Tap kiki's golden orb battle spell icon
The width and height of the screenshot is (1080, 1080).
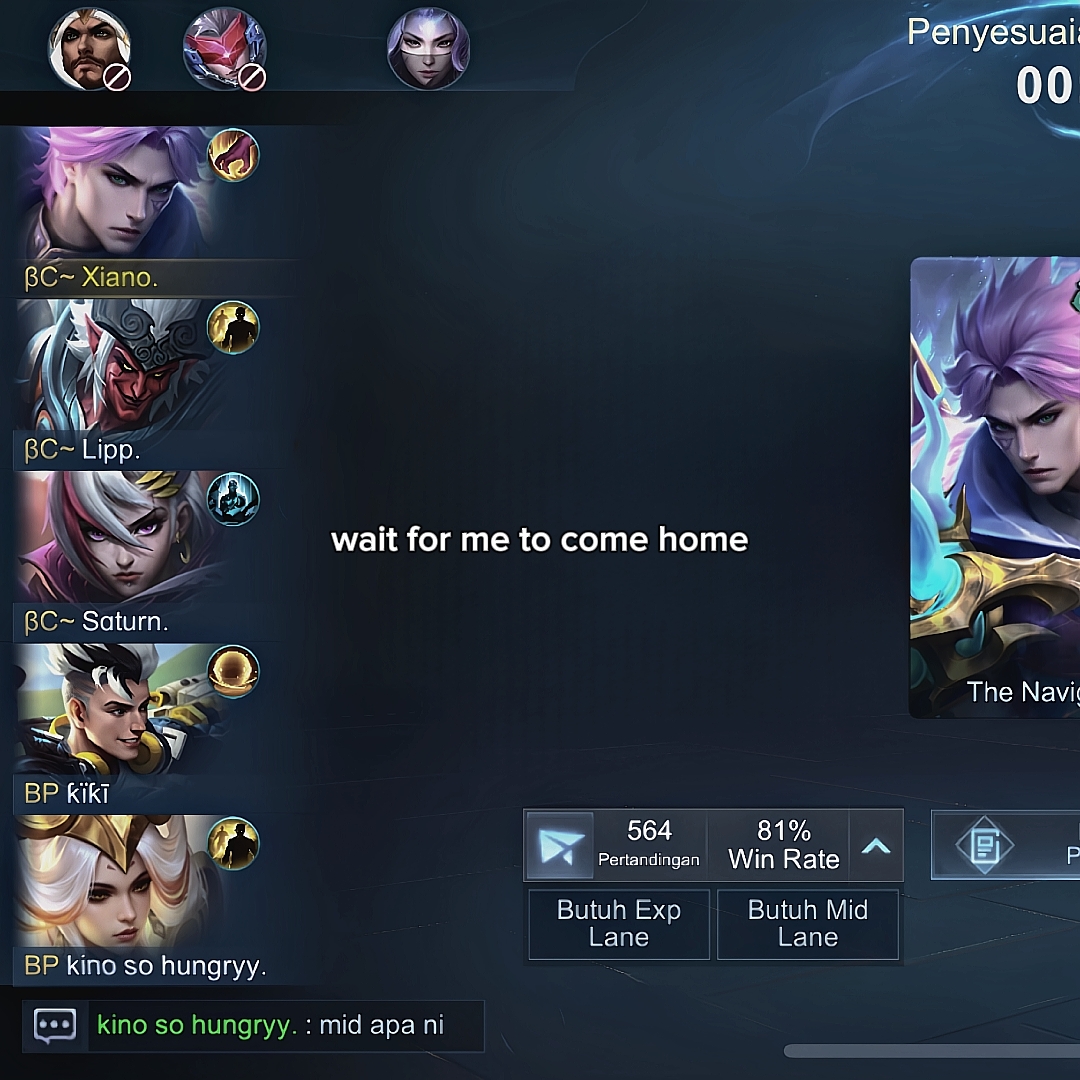click(x=233, y=671)
